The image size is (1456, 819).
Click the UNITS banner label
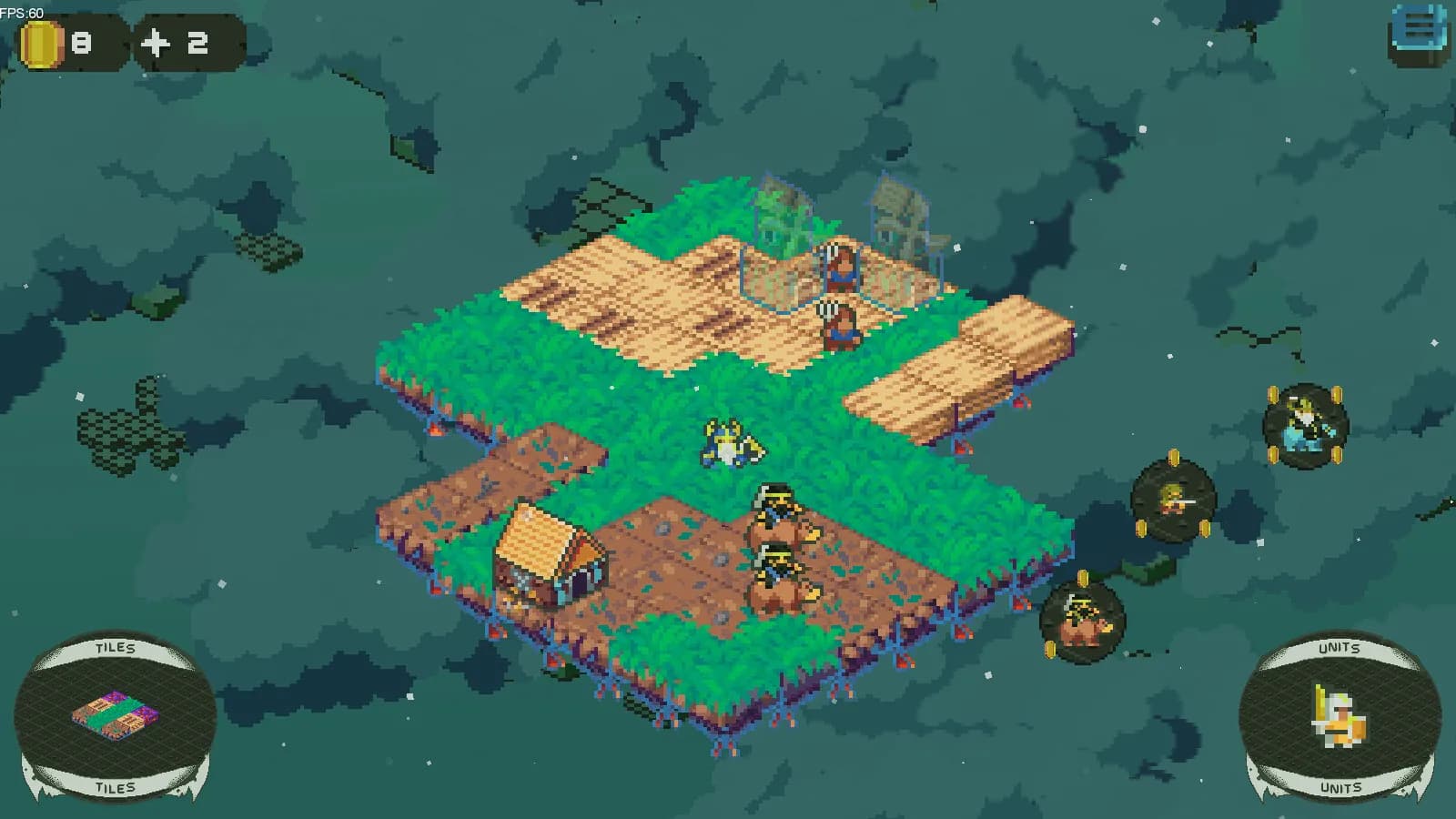click(x=1340, y=648)
